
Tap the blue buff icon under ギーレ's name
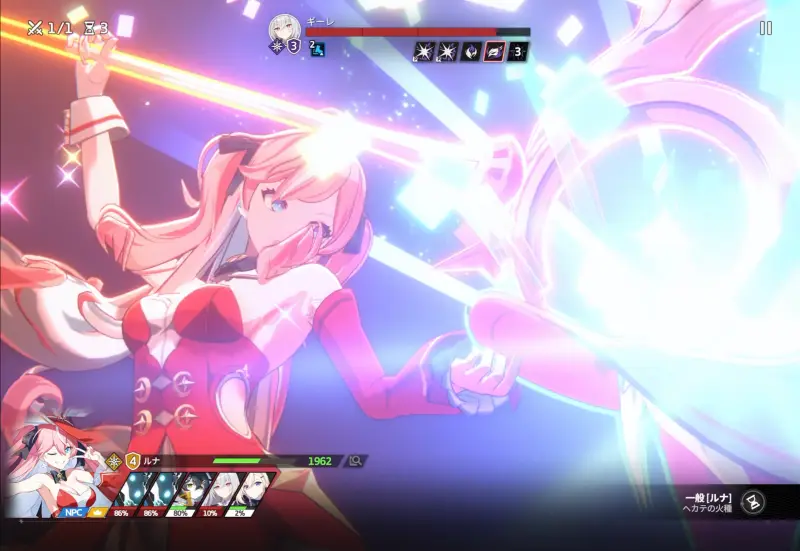pyautogui.click(x=317, y=48)
